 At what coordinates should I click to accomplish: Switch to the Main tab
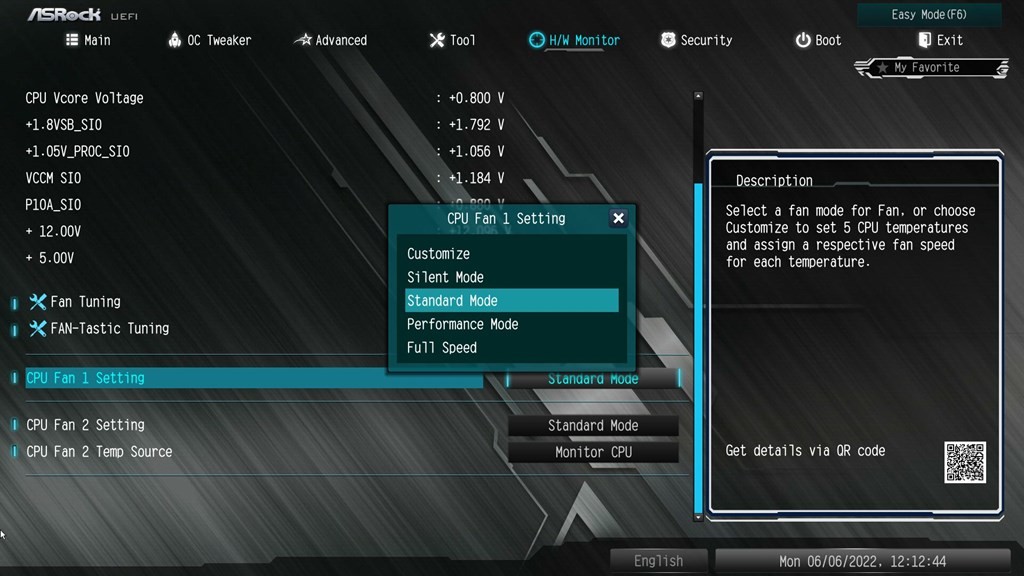(88, 40)
